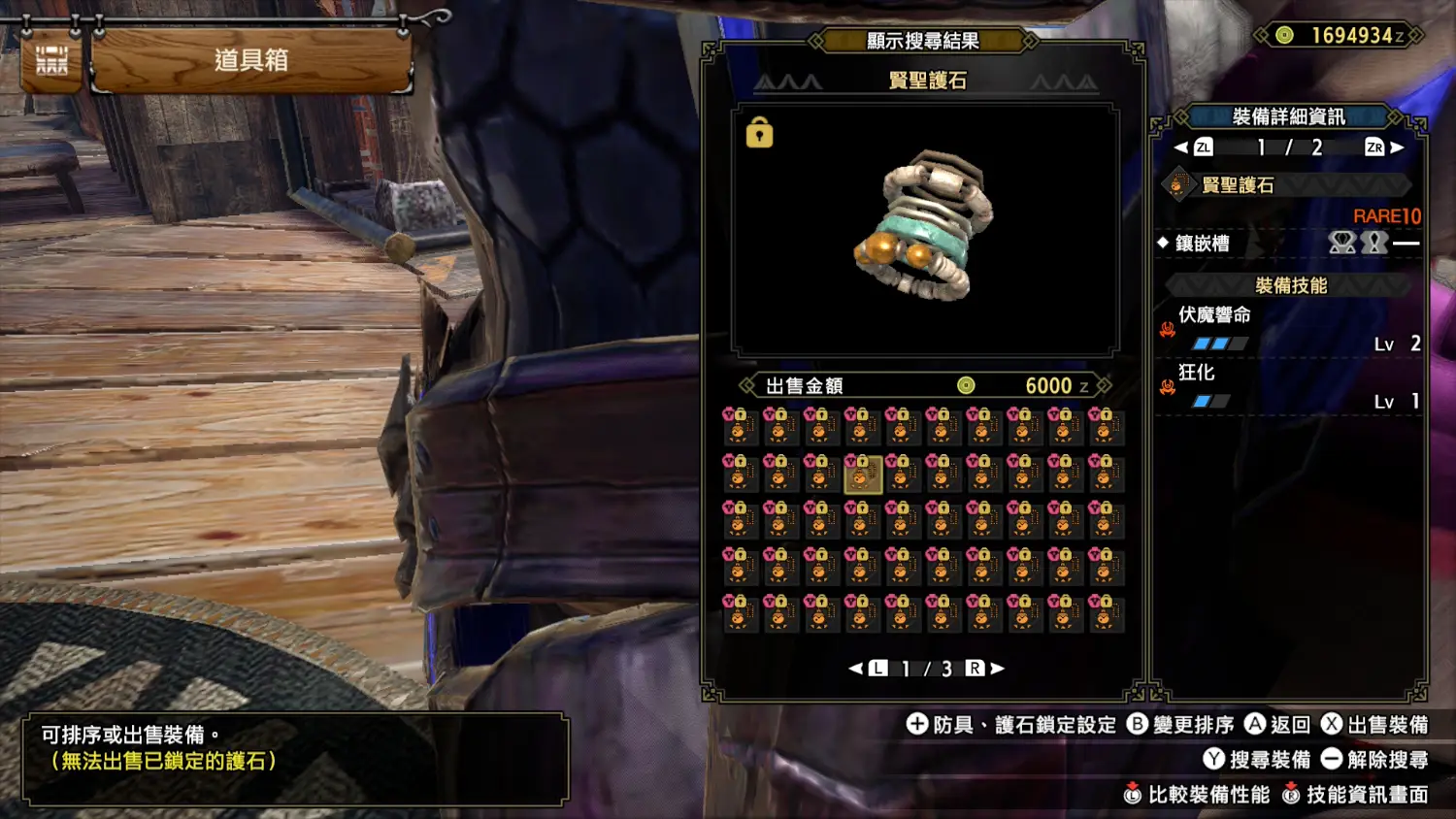
Task: Click the 賢聖護石 talisman preview image
Action: coord(925,228)
